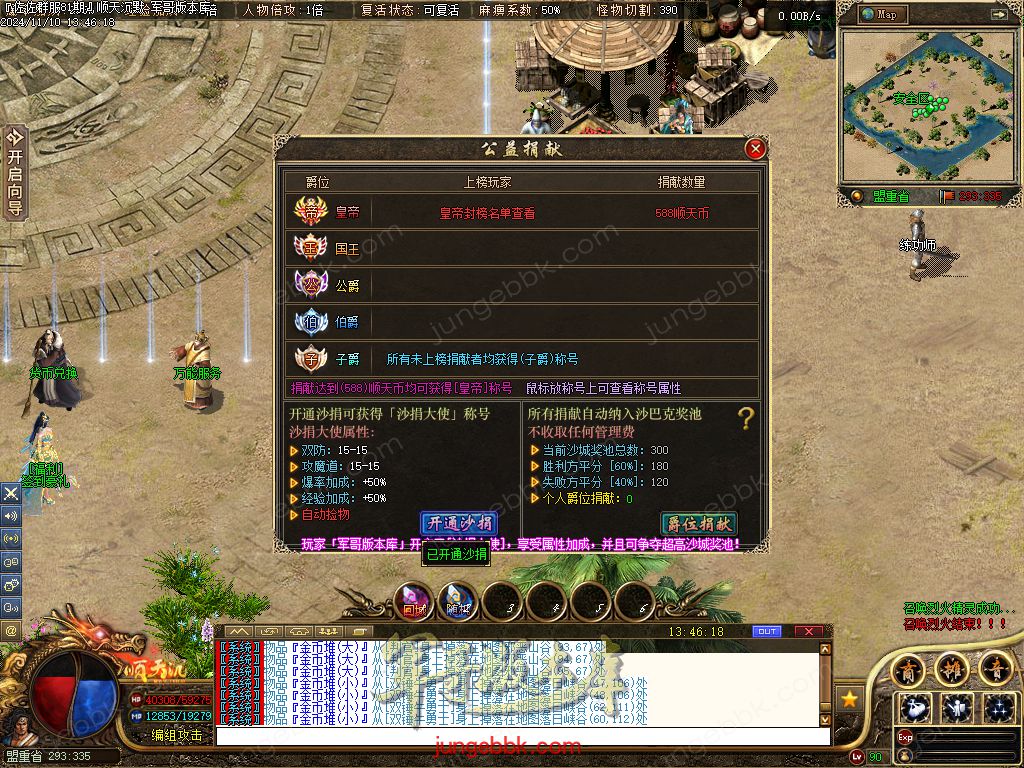Click the 爵位捐献 button
This screenshot has height=768, width=1024.
(699, 523)
